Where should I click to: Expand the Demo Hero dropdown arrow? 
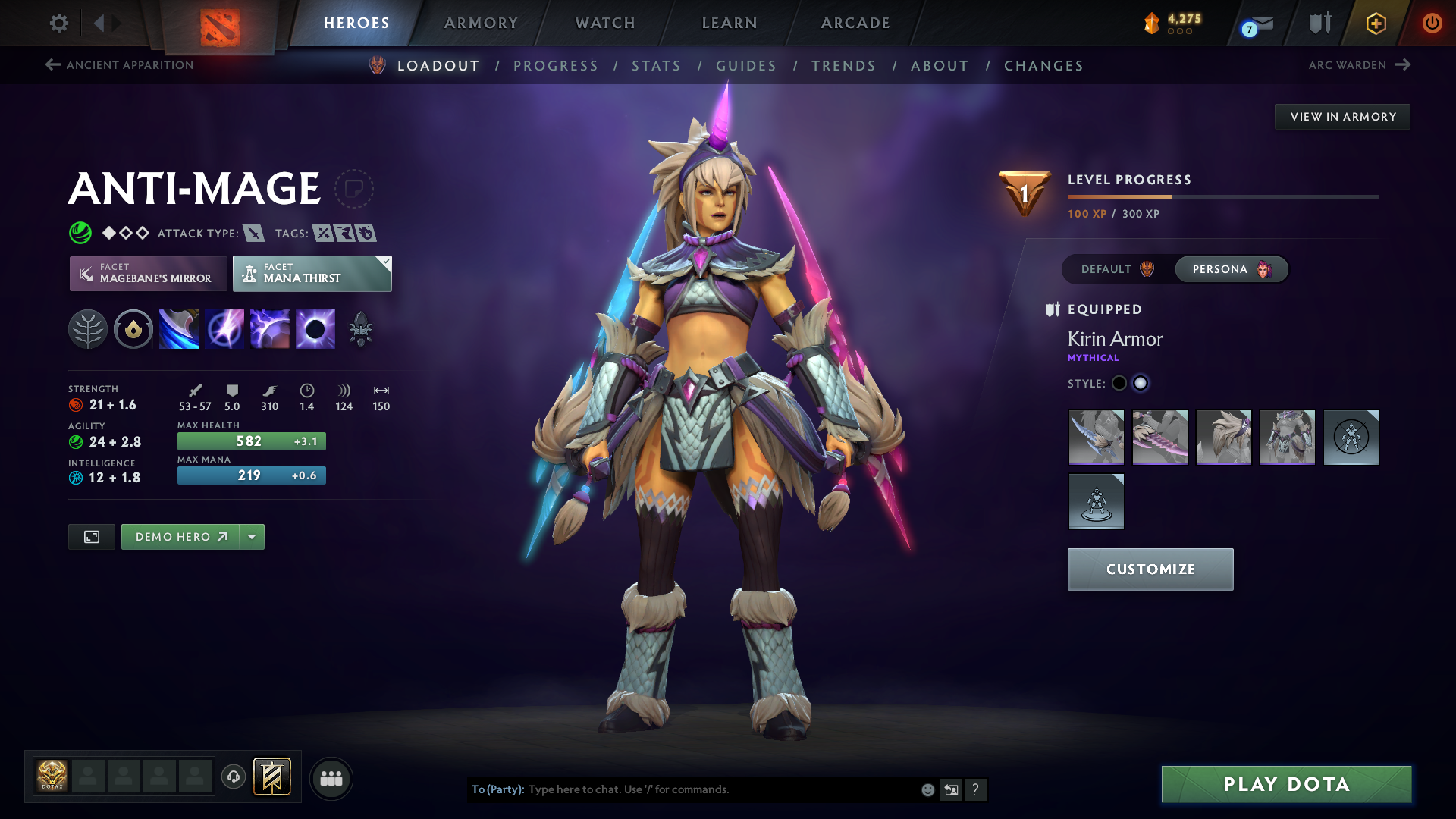252,536
